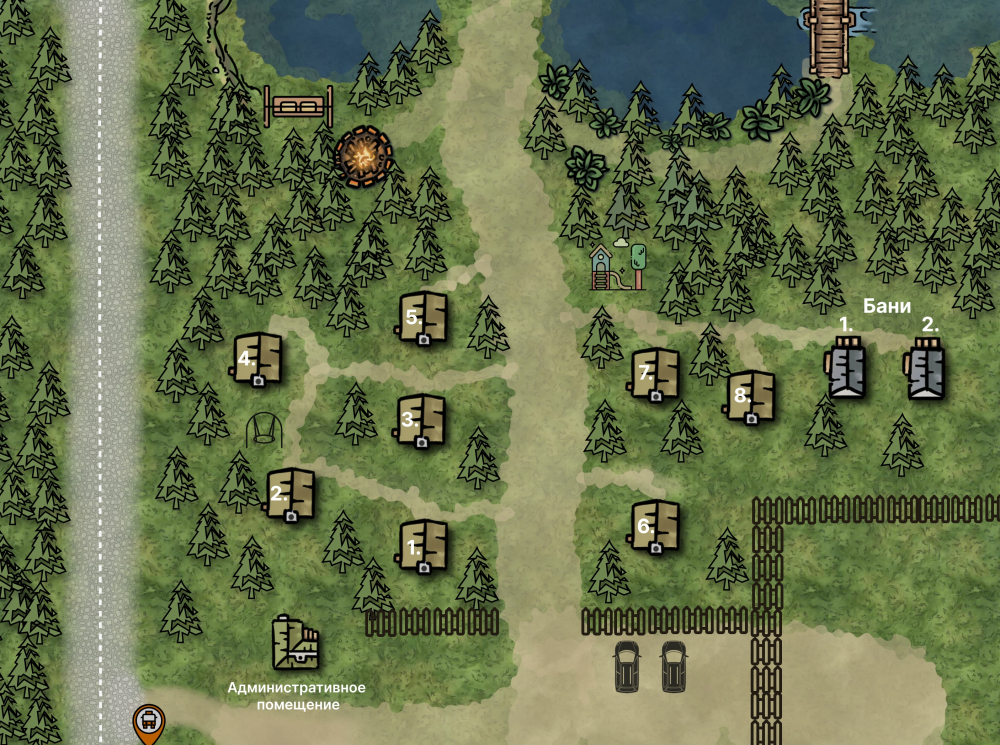Choose cabin number 6 near the parking

(x=656, y=526)
